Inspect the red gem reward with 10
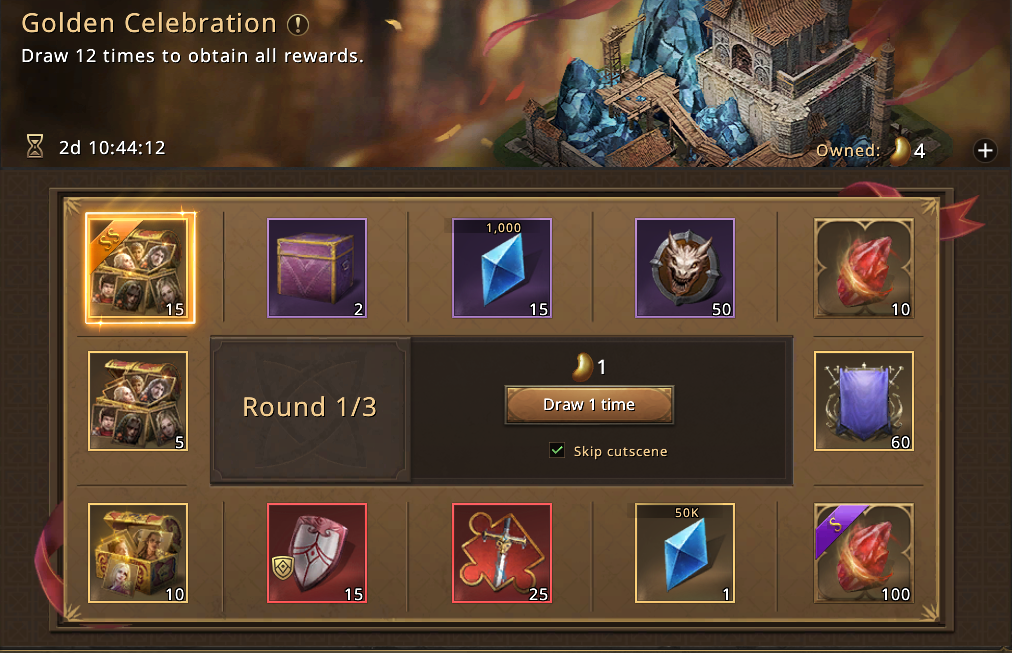Image resolution: width=1012 pixels, height=653 pixels. (864, 268)
